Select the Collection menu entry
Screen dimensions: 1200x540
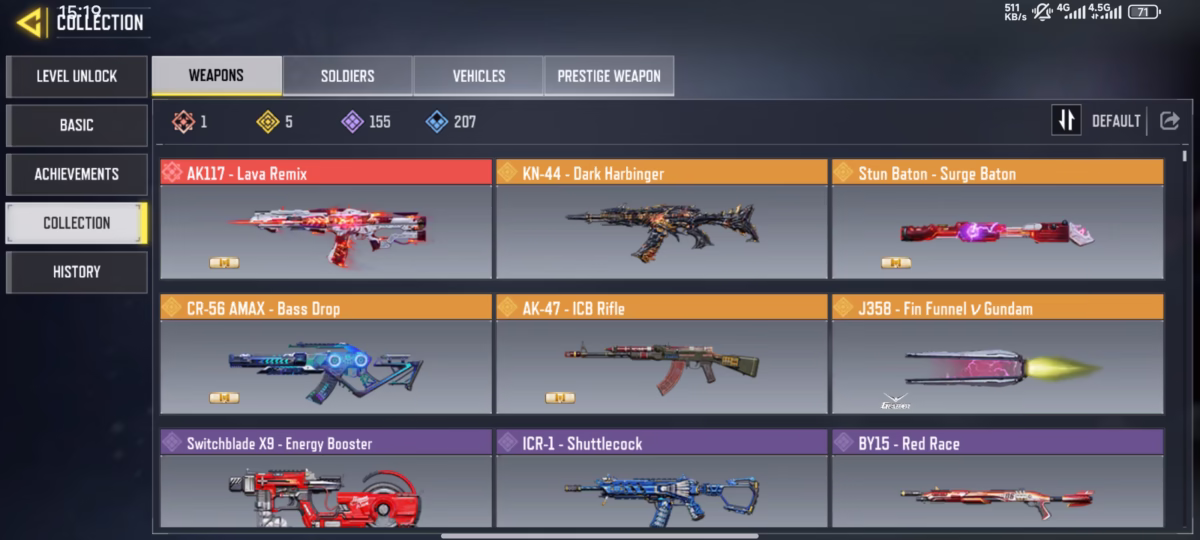(x=77, y=223)
